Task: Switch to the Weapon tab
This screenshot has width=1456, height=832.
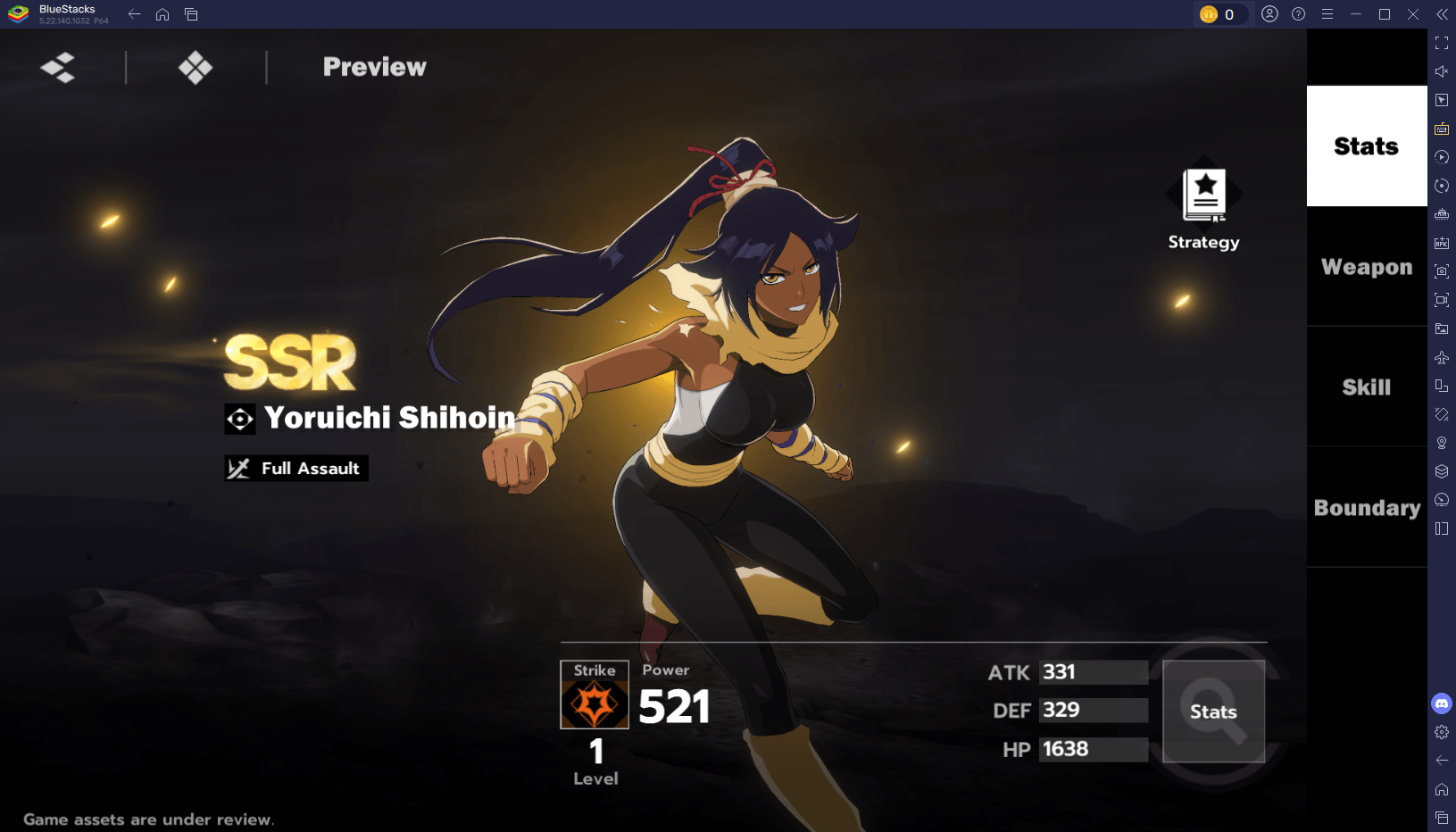Action: (x=1366, y=266)
